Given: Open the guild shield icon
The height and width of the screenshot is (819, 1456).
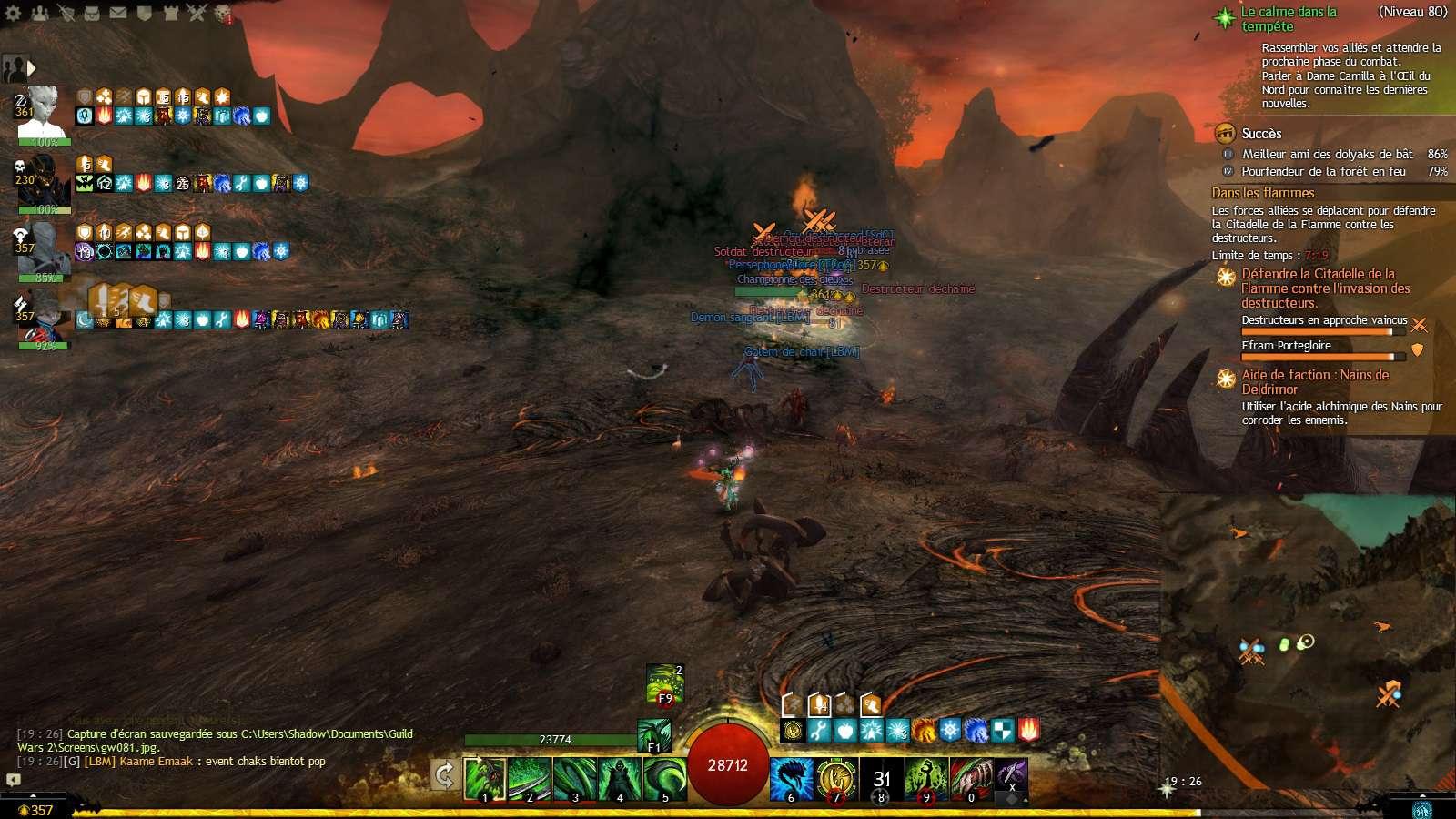Looking at the screenshot, I should 145,13.
